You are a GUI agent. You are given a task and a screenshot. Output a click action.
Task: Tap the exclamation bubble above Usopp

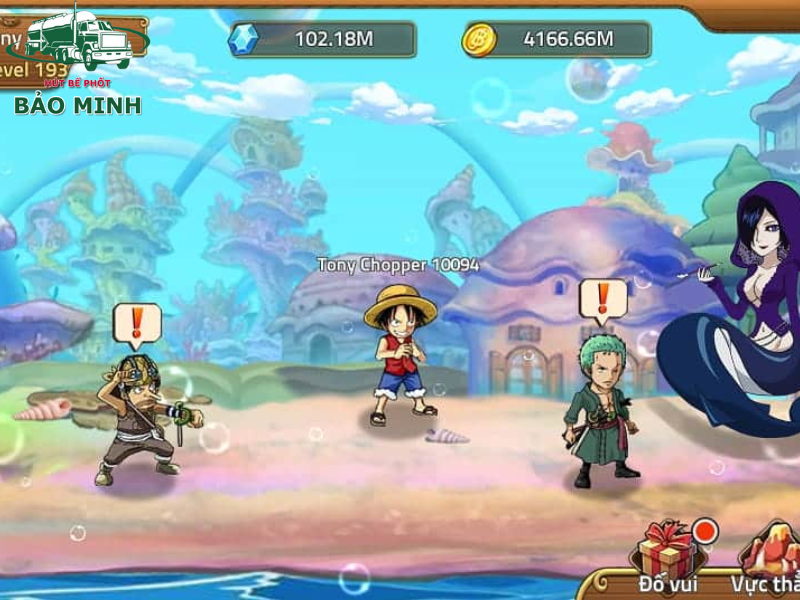point(137,322)
